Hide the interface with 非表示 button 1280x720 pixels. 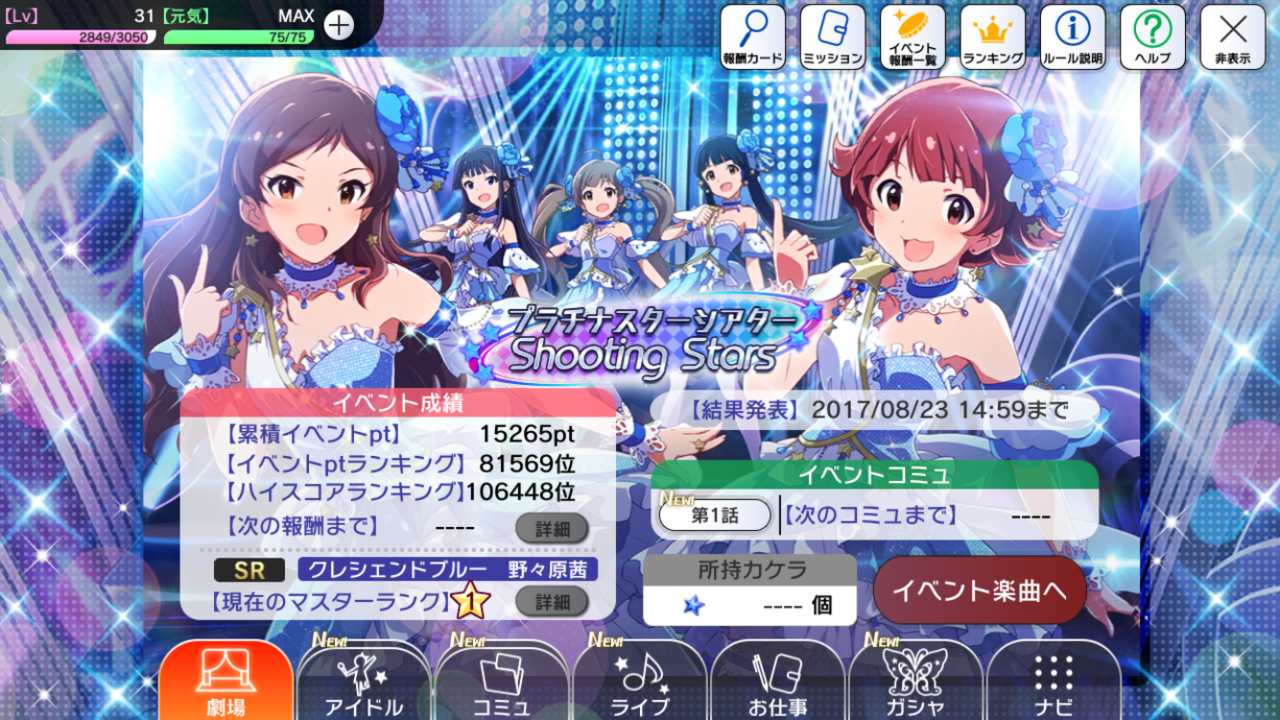coord(1233,37)
